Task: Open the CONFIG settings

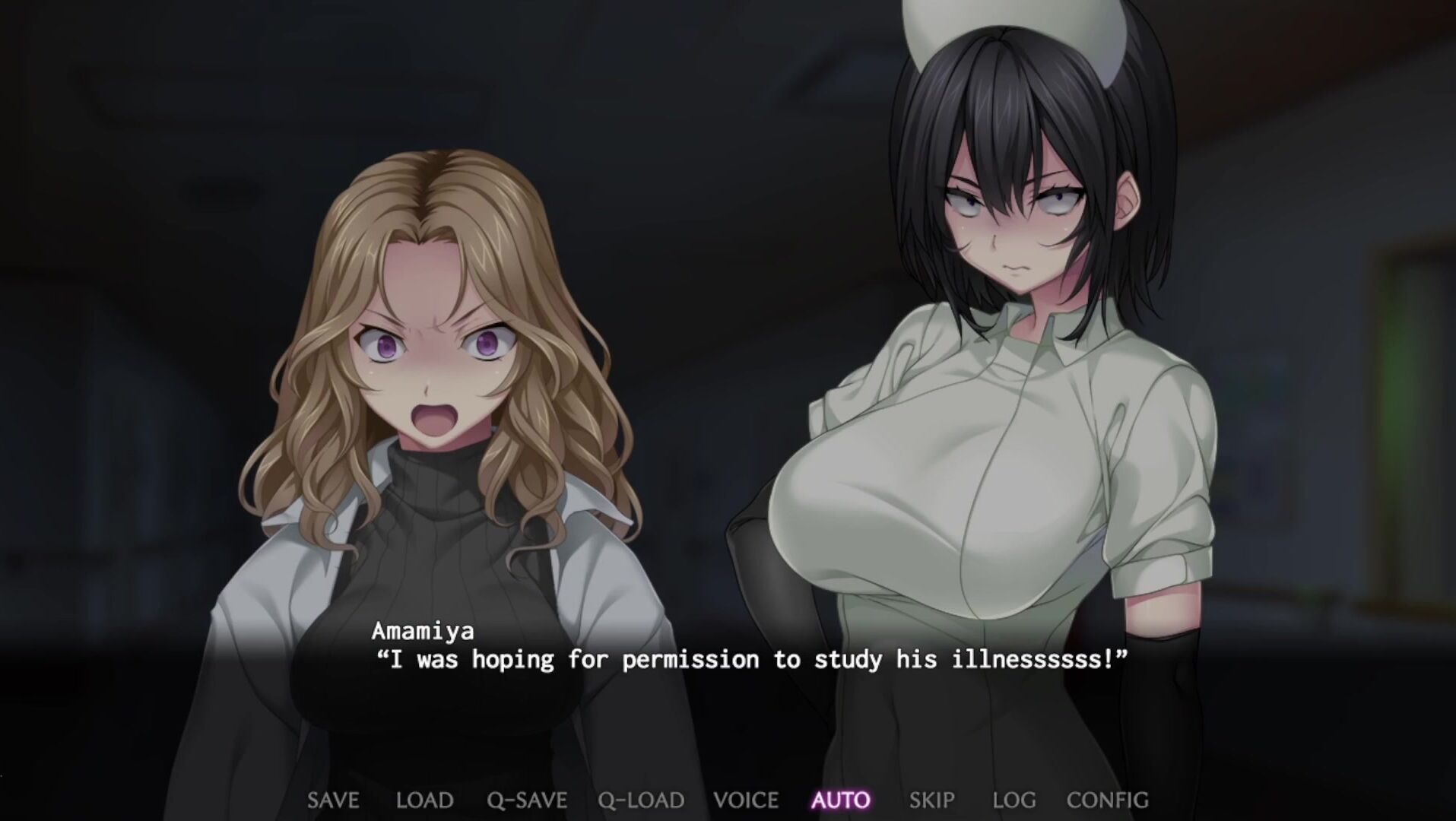Action: [x=1107, y=800]
